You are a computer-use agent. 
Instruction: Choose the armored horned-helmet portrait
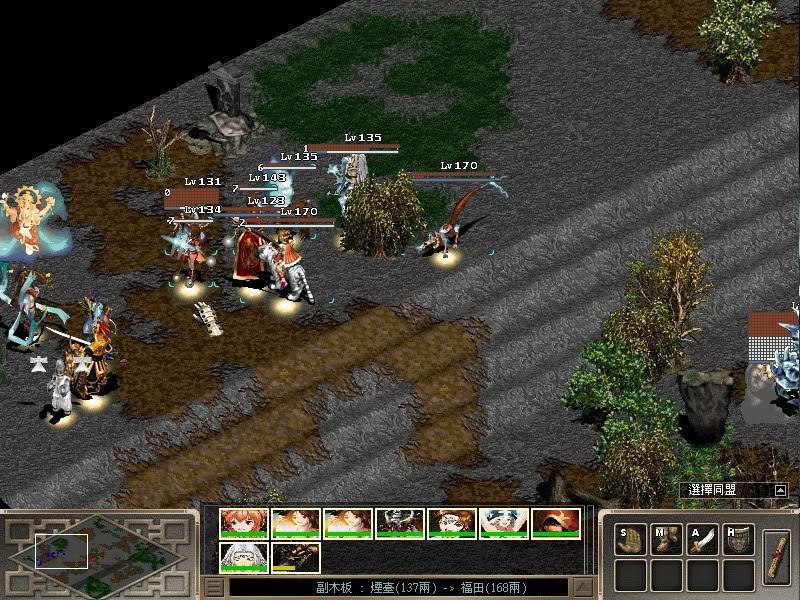(399, 524)
